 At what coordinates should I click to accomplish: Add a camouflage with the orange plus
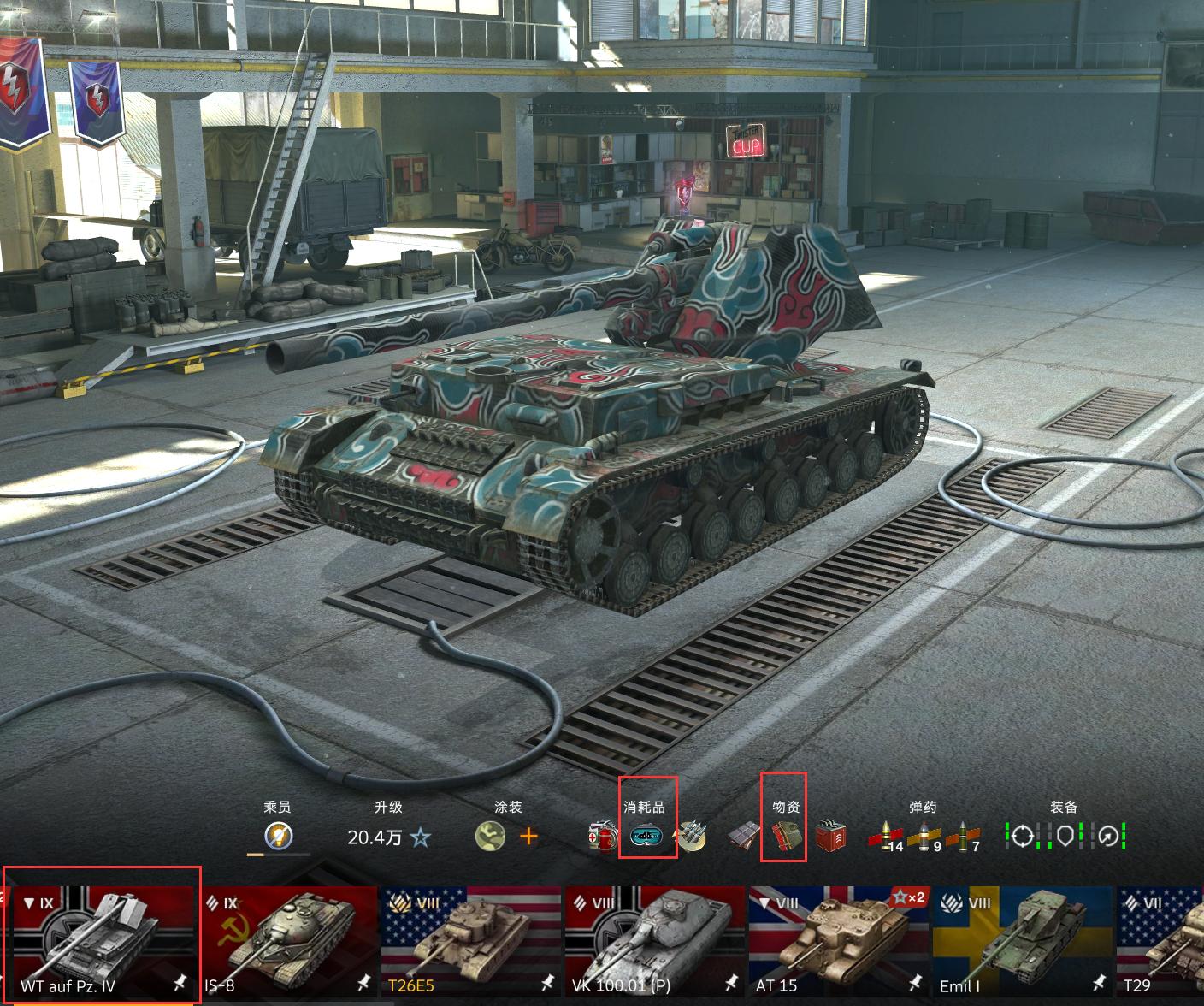pyautogui.click(x=528, y=836)
